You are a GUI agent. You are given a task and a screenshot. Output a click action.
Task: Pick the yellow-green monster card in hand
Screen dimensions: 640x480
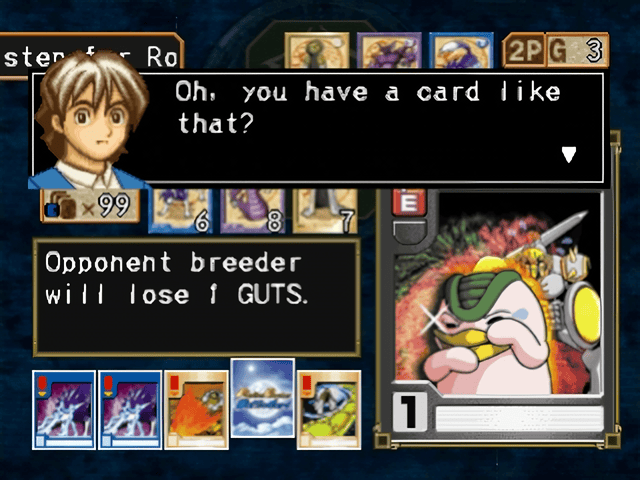pyautogui.click(x=329, y=410)
